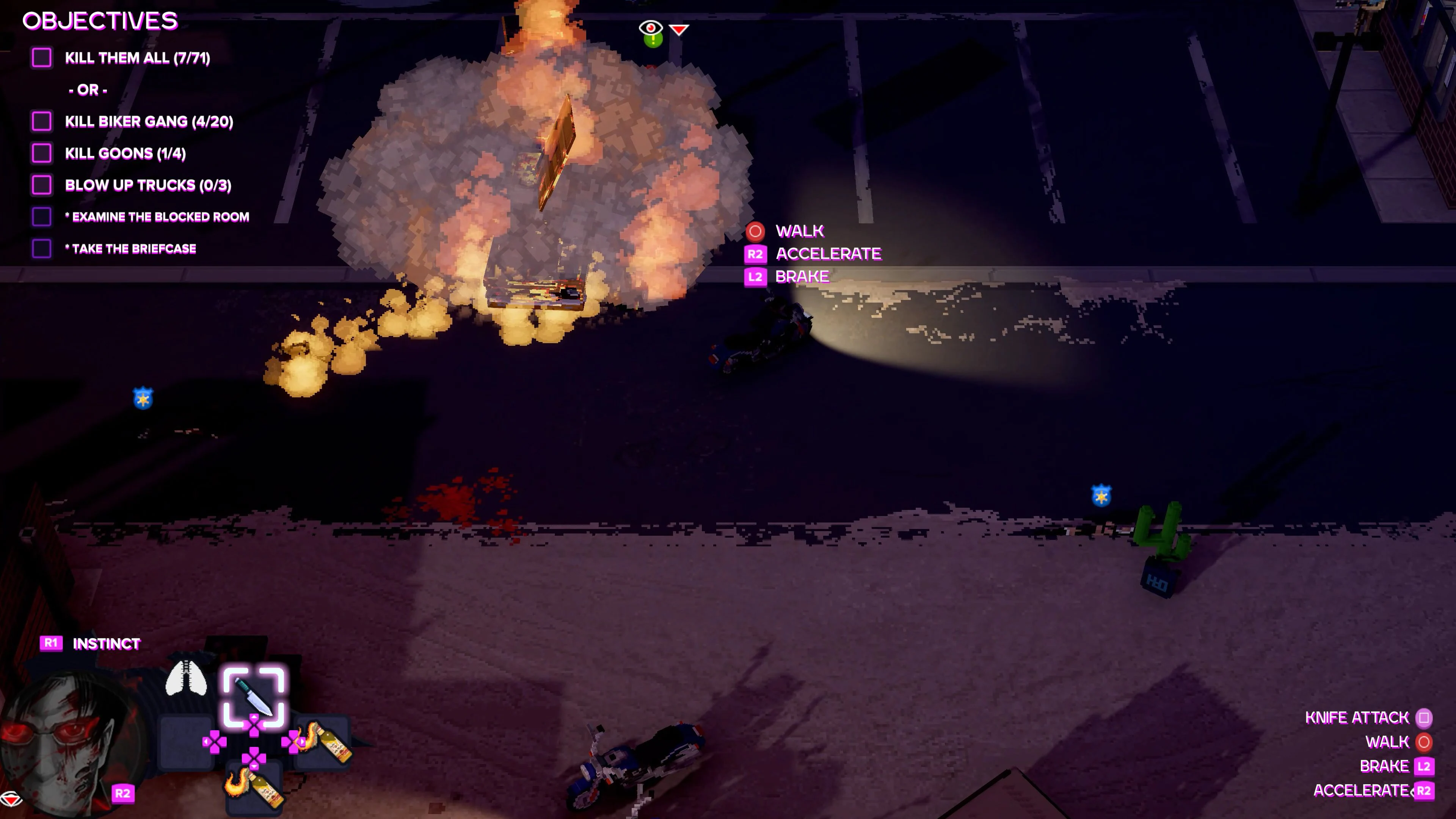Screen dimensions: 1456x819
Task: Check the BLOW UP TRUCKS objective checkbox
Action: tap(42, 184)
